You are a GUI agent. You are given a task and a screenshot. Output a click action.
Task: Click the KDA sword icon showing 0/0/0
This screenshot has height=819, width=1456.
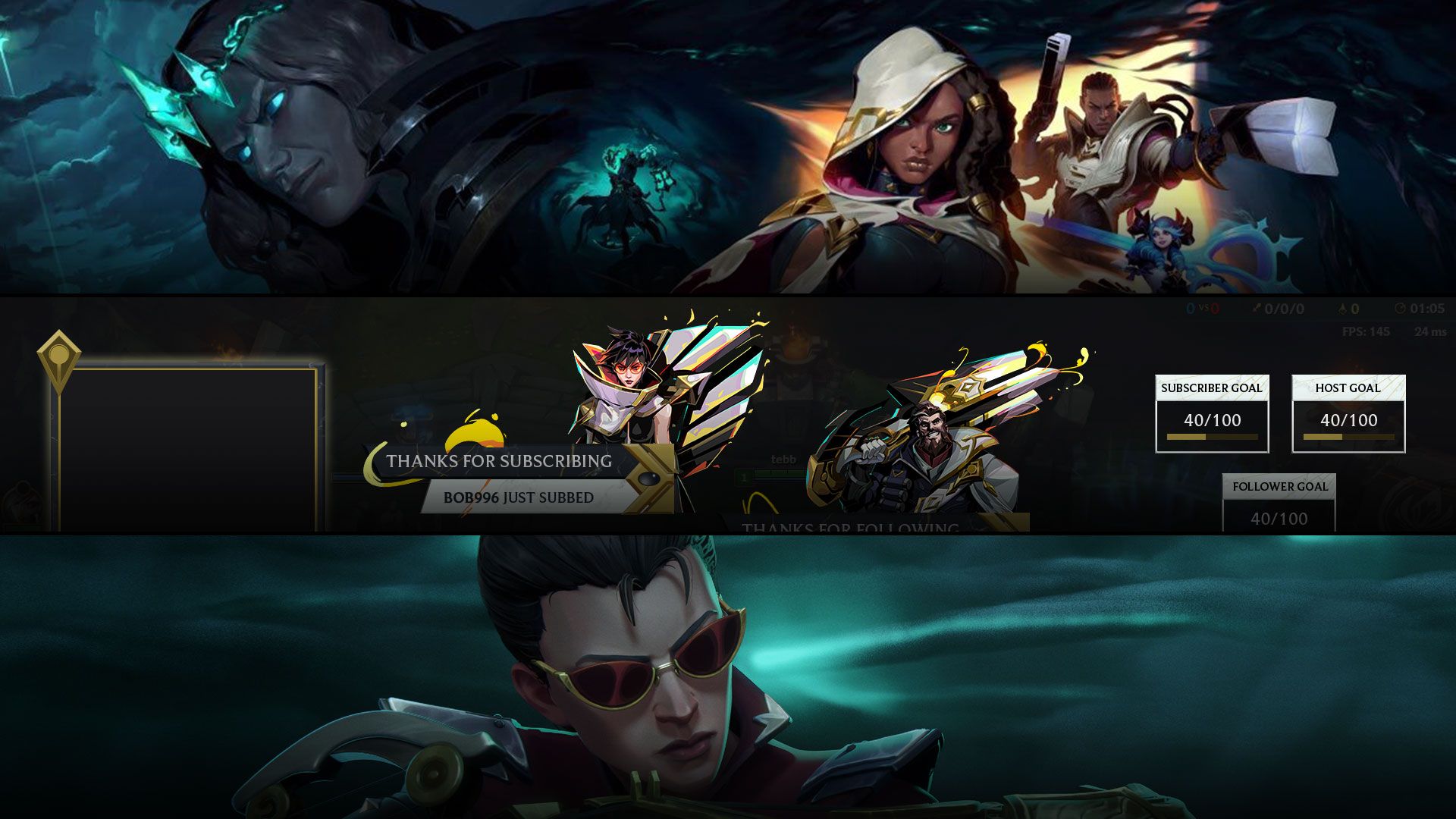pos(1255,308)
